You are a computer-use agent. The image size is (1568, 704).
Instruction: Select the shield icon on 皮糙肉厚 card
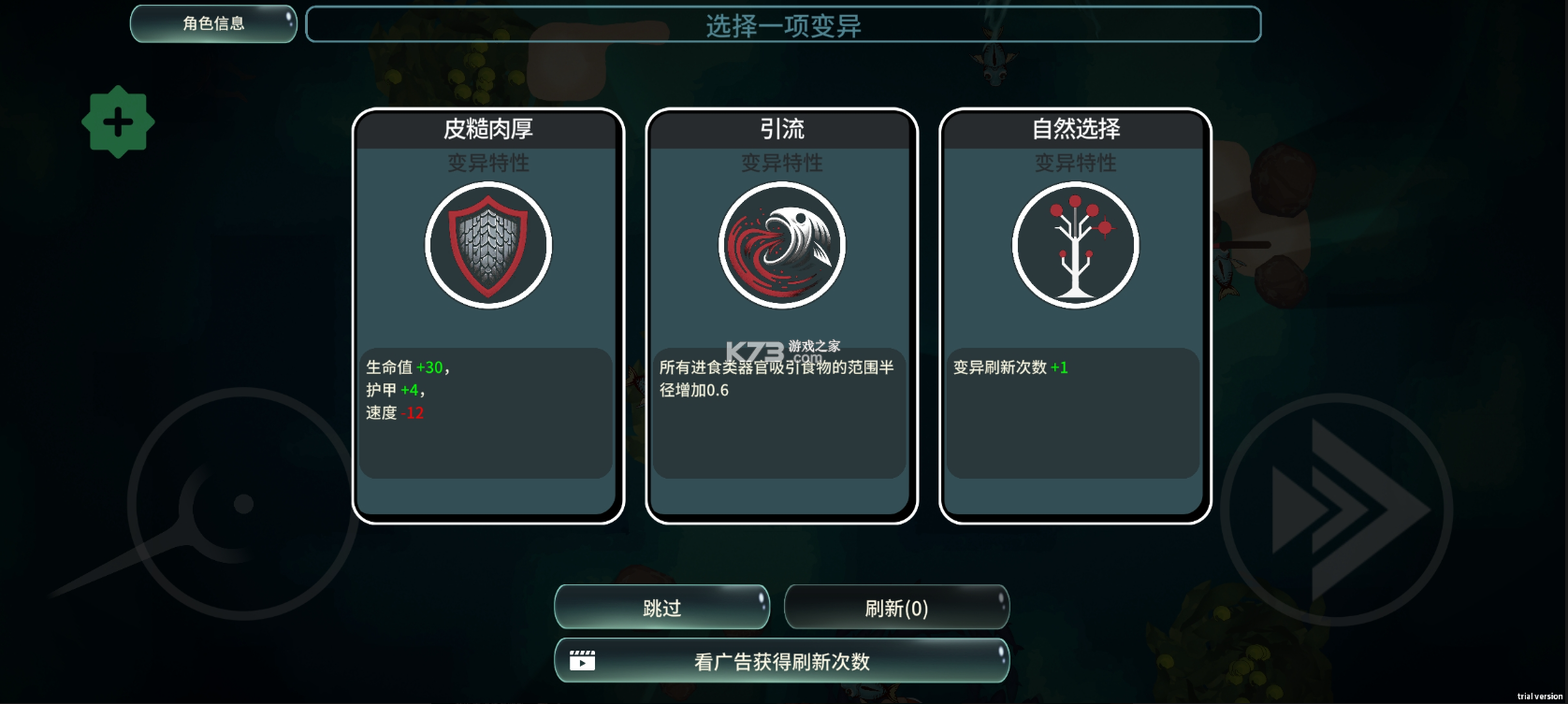coord(487,245)
